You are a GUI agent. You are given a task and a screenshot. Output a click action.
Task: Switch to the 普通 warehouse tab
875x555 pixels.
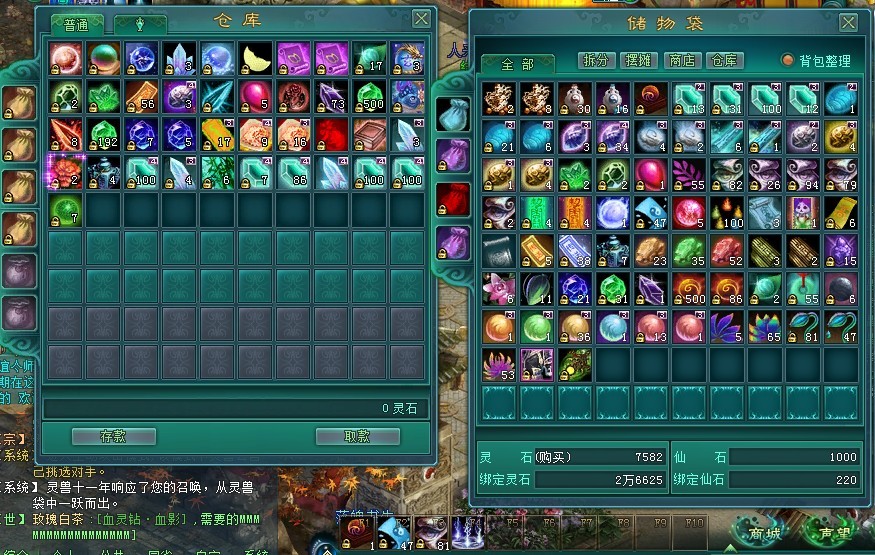click(77, 25)
